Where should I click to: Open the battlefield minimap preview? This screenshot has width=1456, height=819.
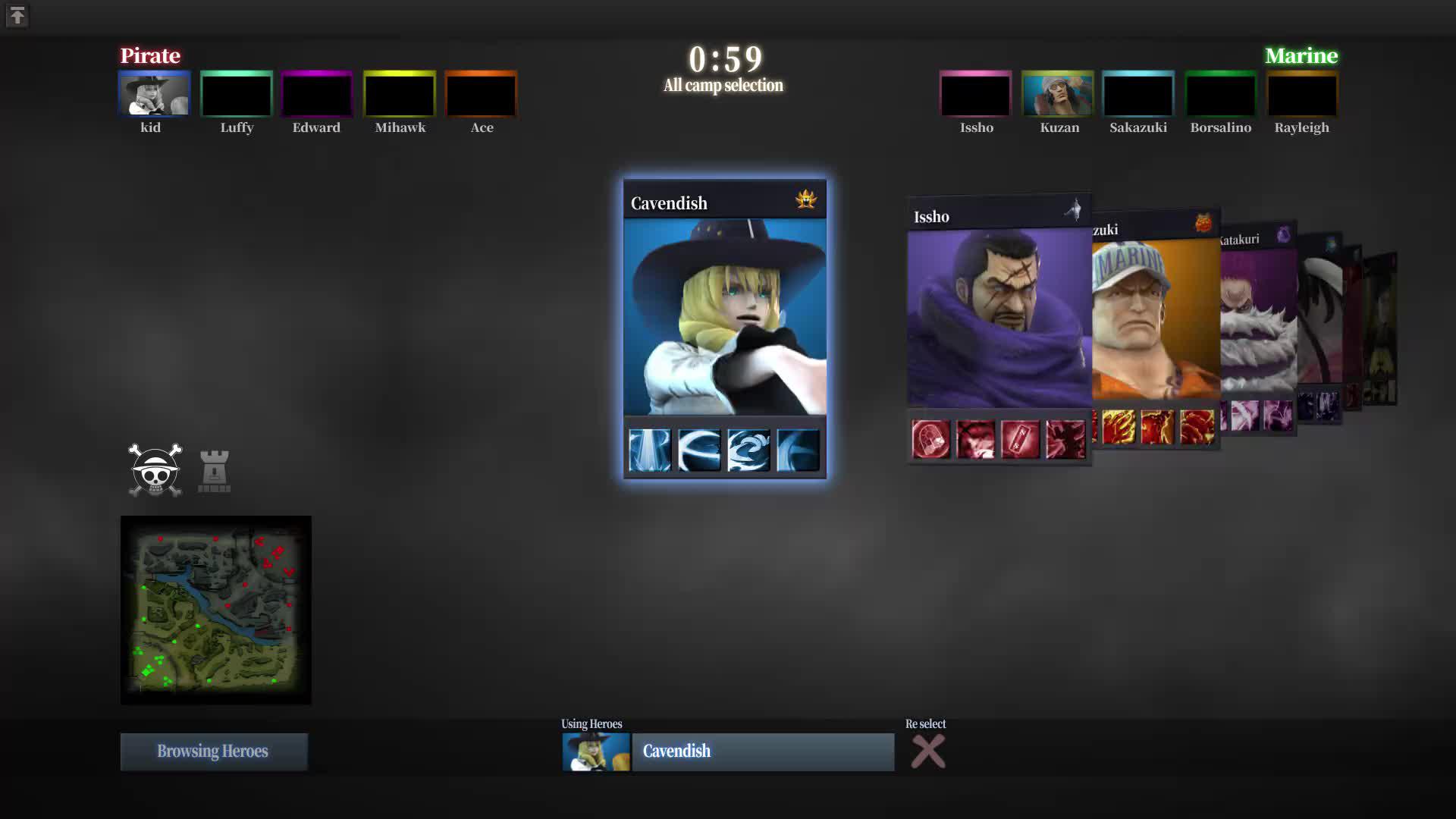[x=216, y=610]
